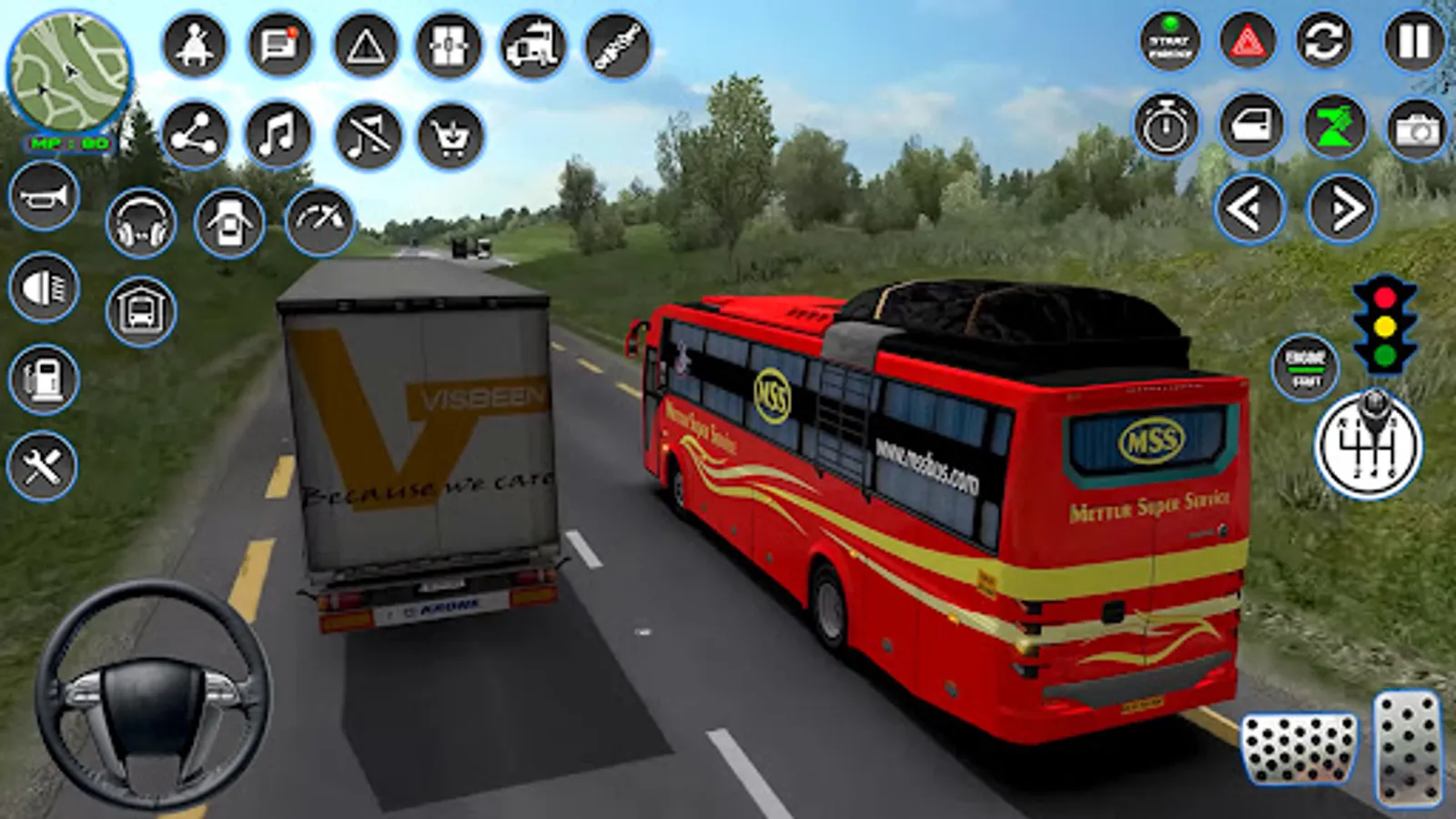Open the bus garage icon

[x=141, y=312]
